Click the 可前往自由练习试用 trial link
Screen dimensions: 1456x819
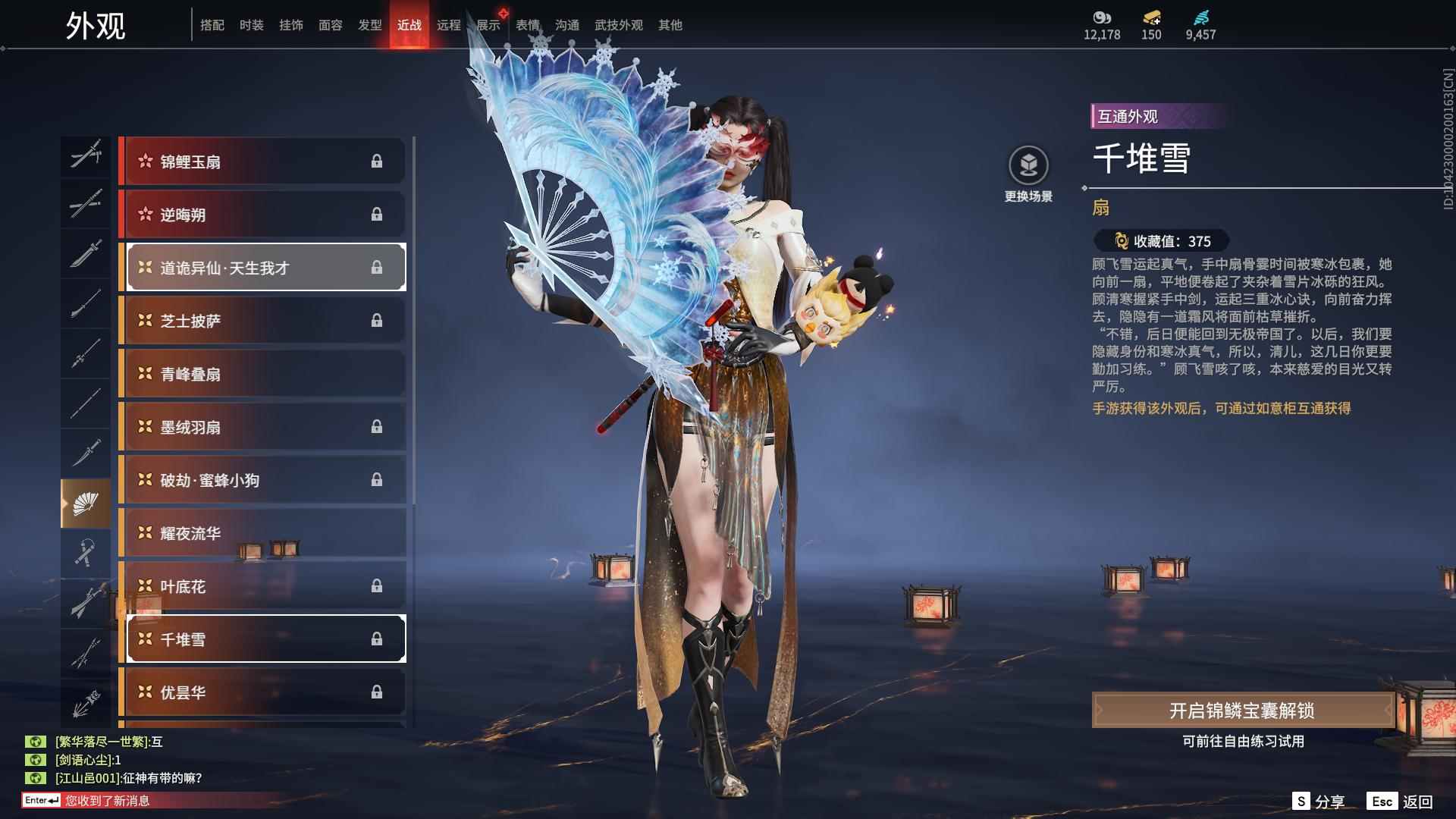(x=1244, y=742)
